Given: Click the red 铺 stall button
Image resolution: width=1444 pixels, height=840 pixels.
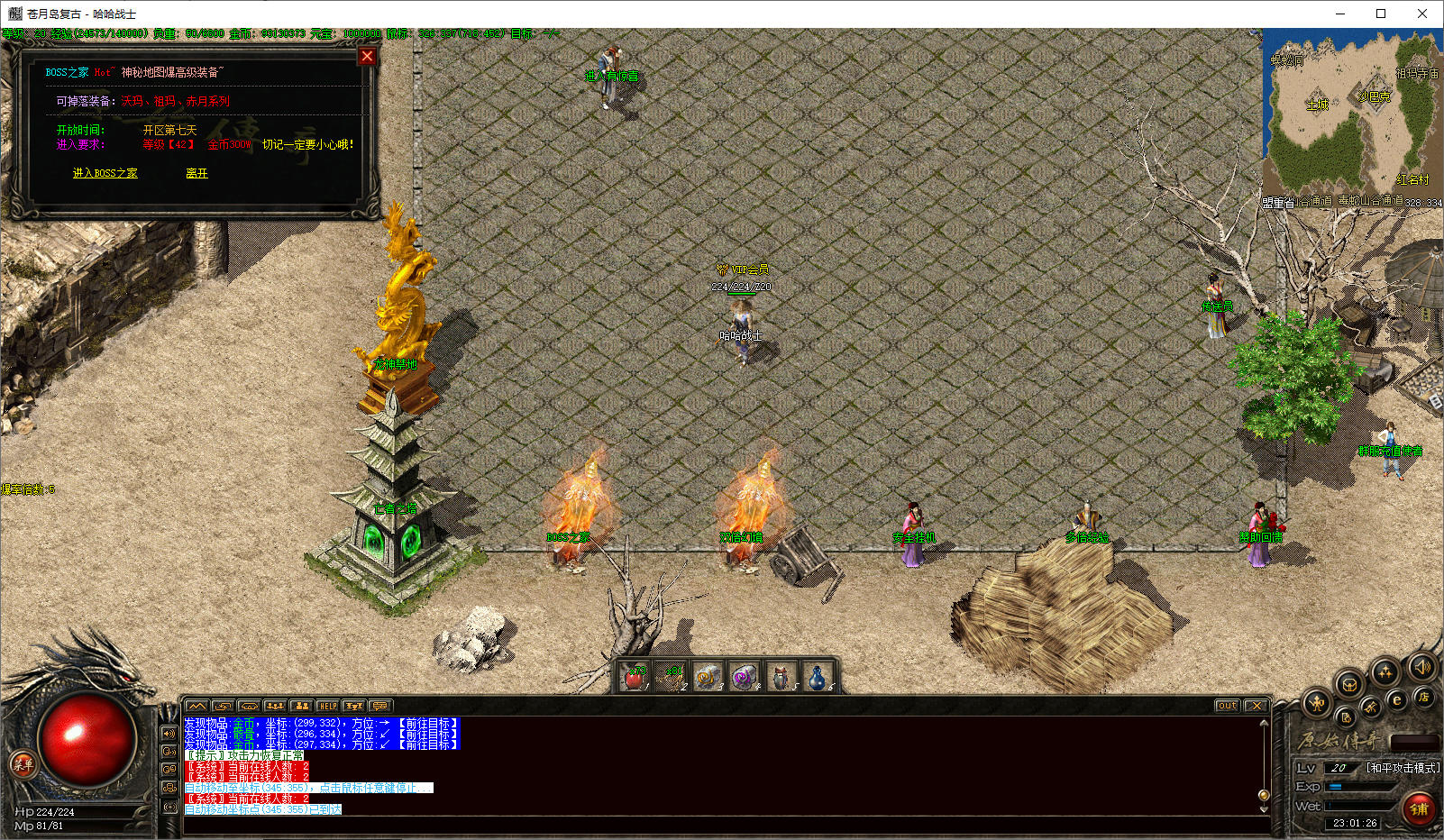Looking at the screenshot, I should point(1419,808).
